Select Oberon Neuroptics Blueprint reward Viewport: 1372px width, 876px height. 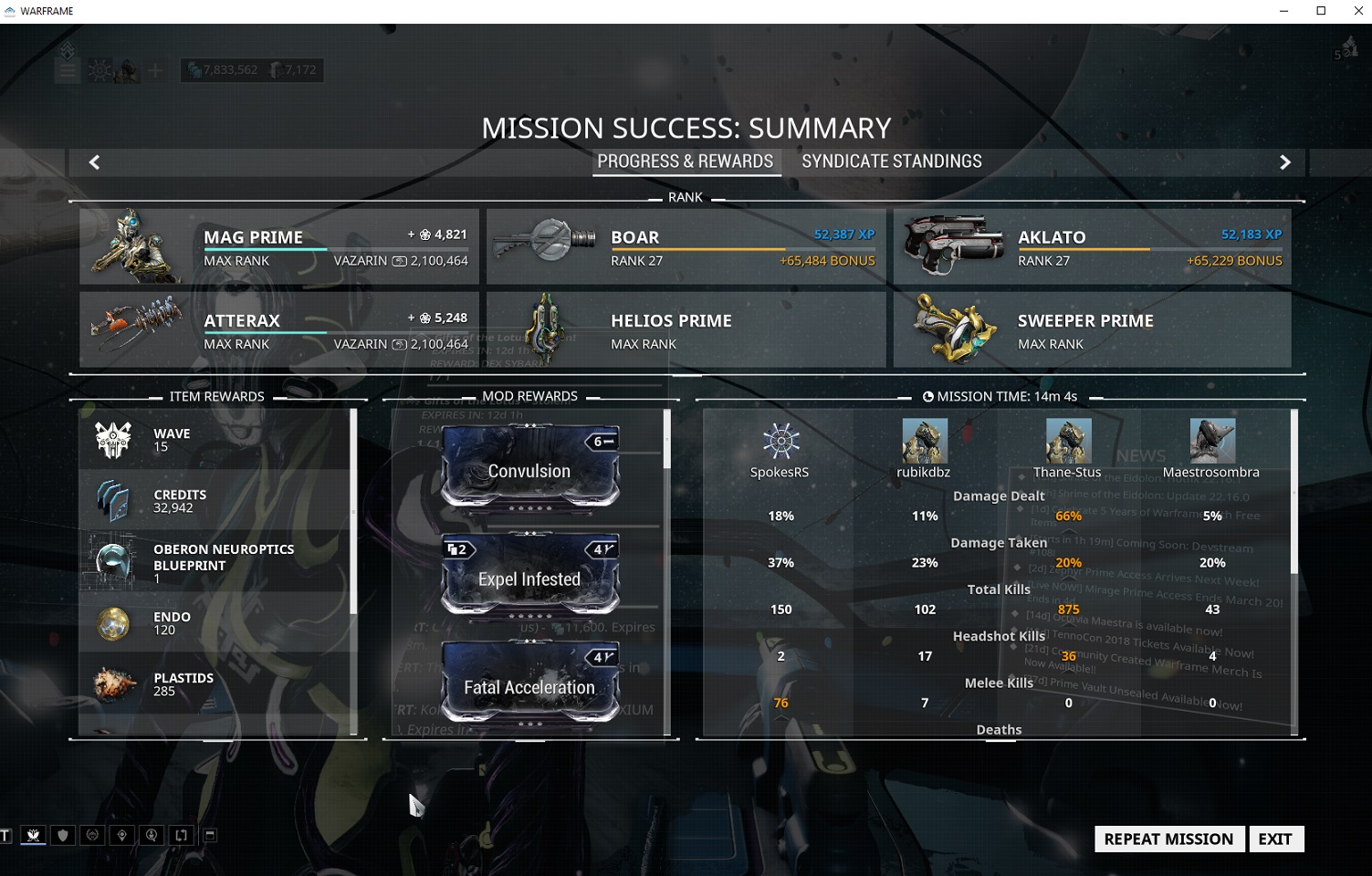[215, 561]
